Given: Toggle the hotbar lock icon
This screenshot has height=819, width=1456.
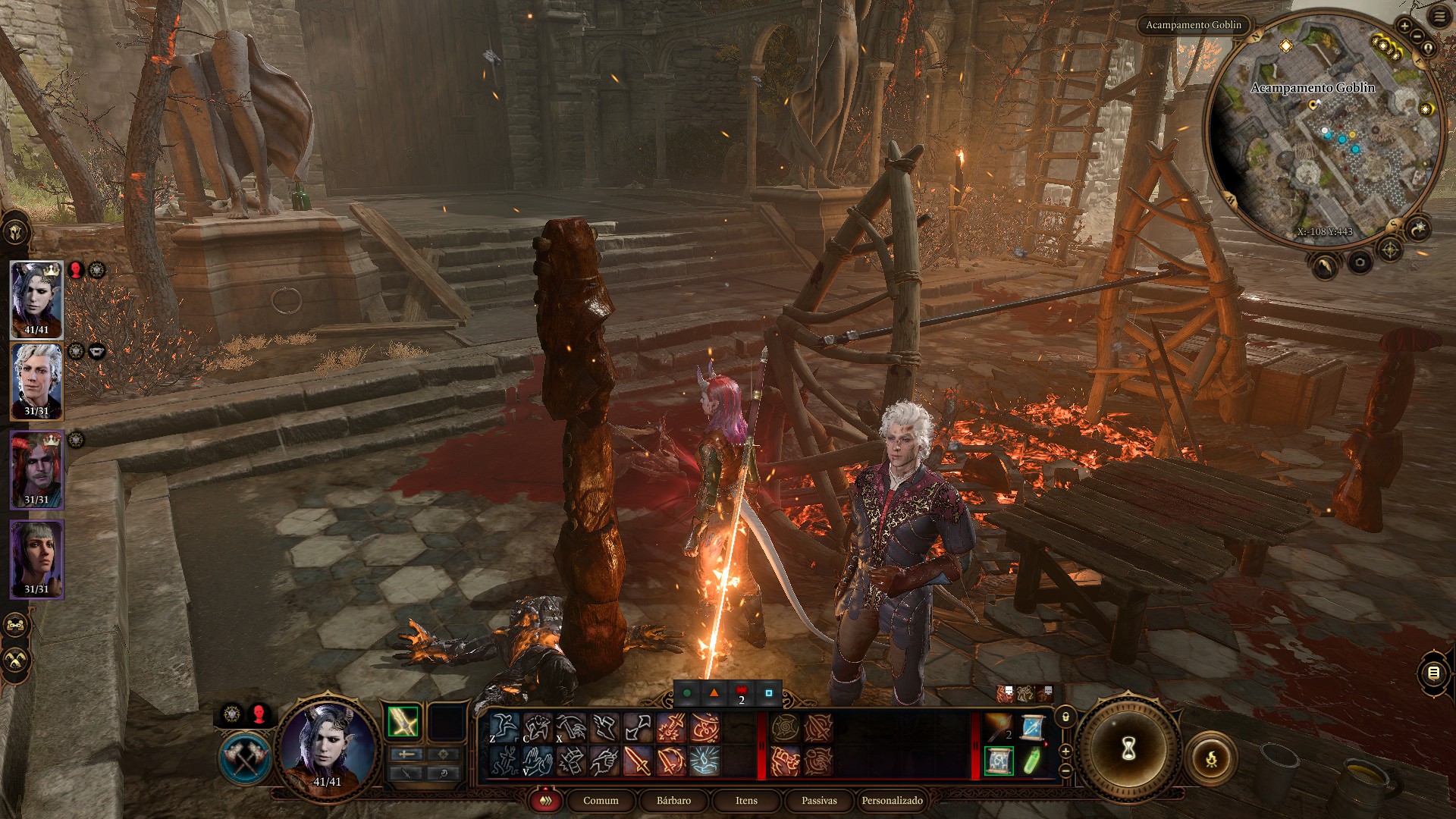Looking at the screenshot, I should (x=1066, y=717).
